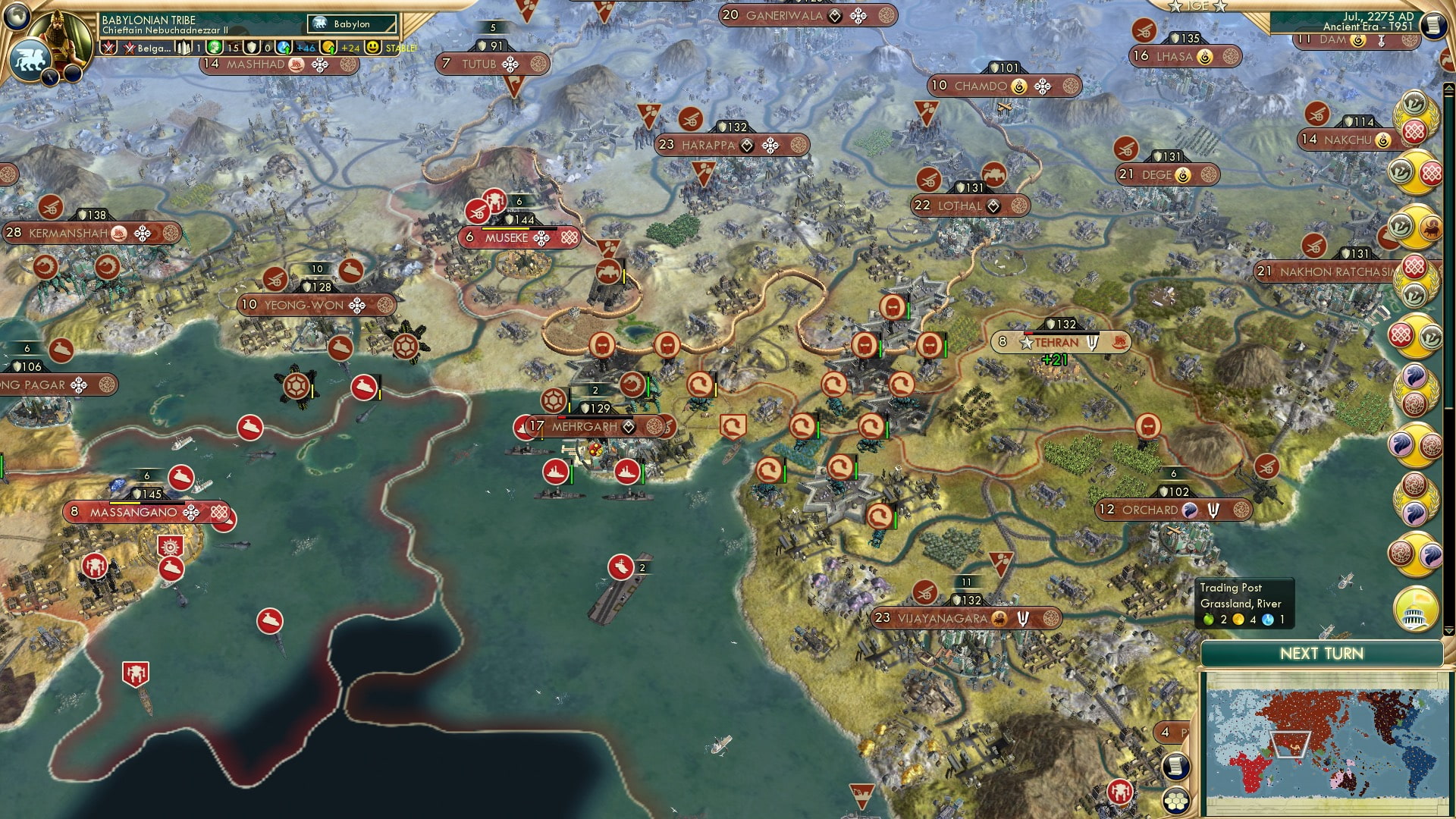Open the notification log scroll icon above minimap
Image resolution: width=1456 pixels, height=819 pixels.
[x=1177, y=766]
